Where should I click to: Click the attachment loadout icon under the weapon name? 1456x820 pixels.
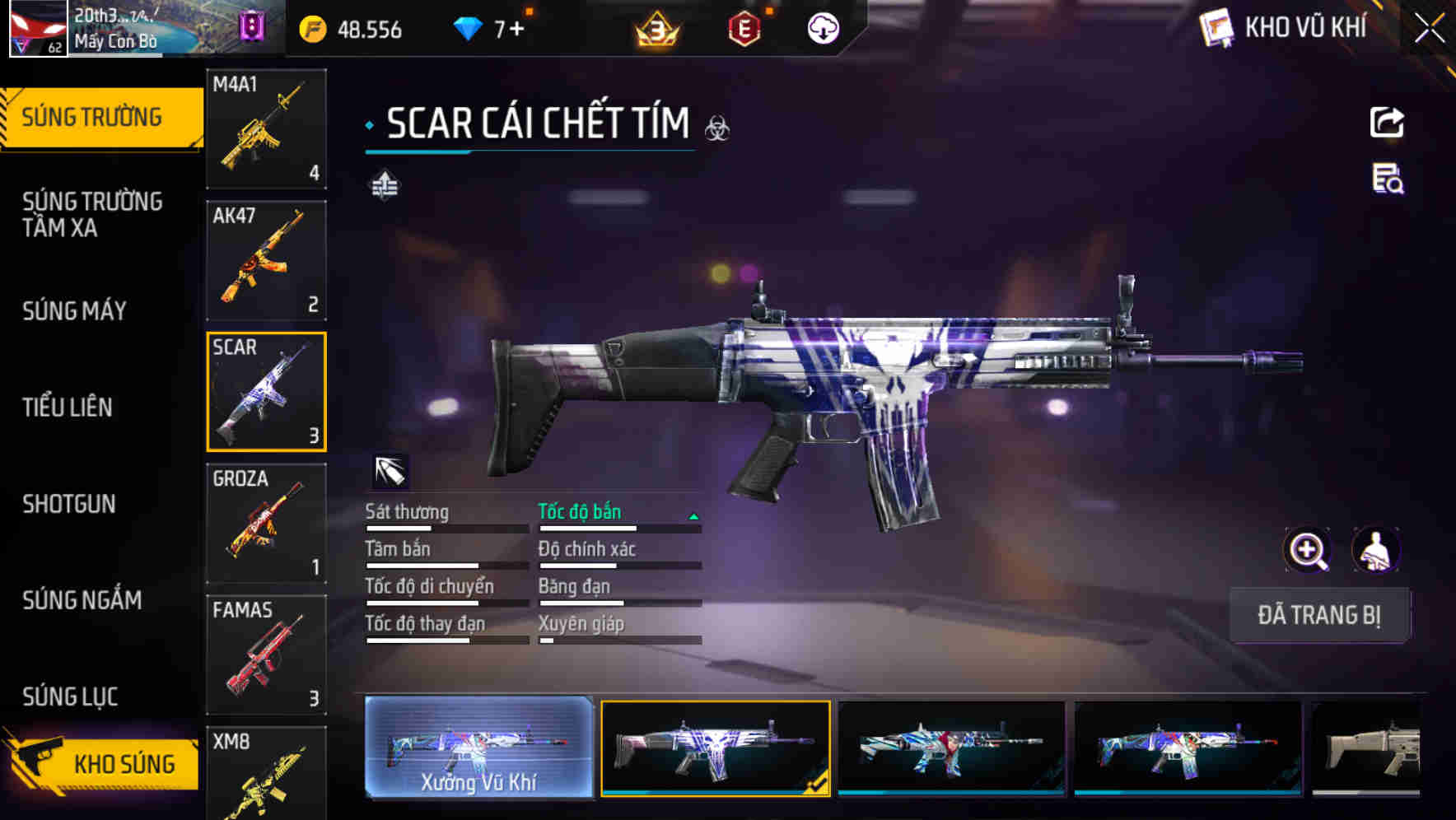(386, 186)
